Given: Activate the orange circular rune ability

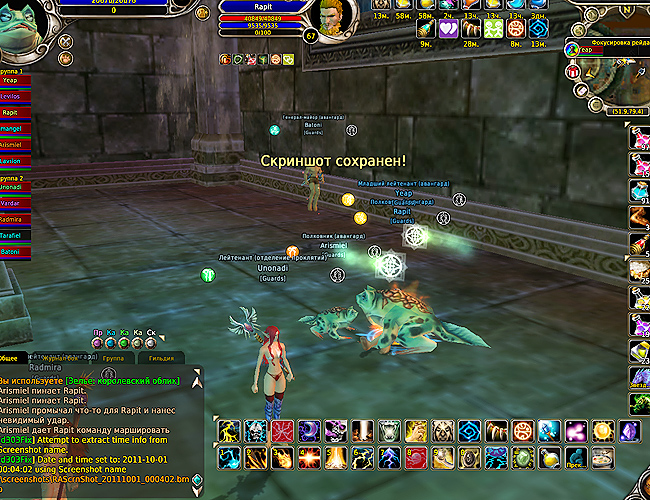Looking at the screenshot, I should click(x=523, y=431).
